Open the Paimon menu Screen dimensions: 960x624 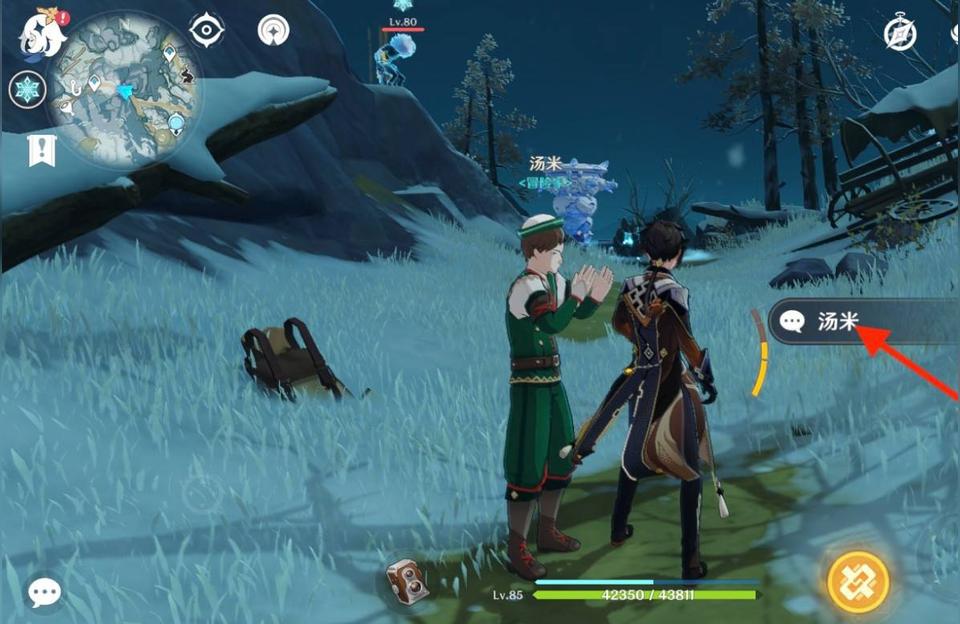(x=42, y=32)
